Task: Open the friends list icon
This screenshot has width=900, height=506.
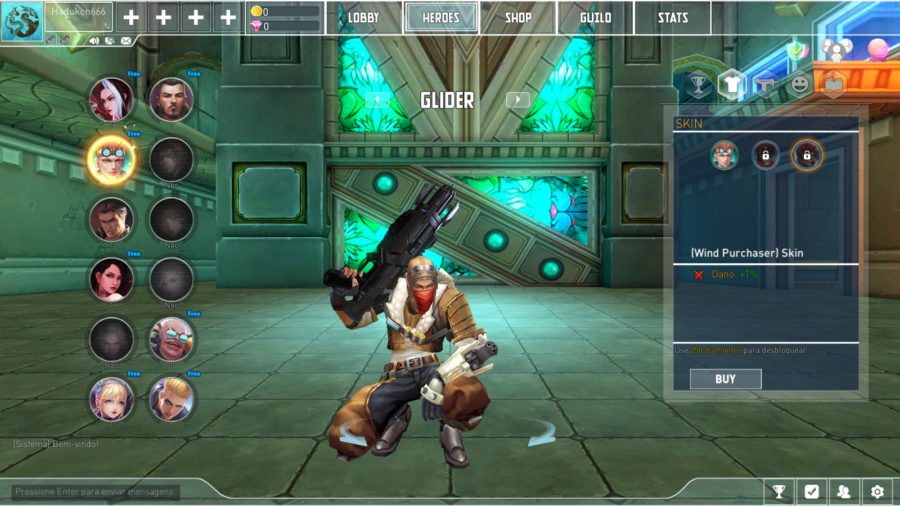Action: [x=844, y=491]
